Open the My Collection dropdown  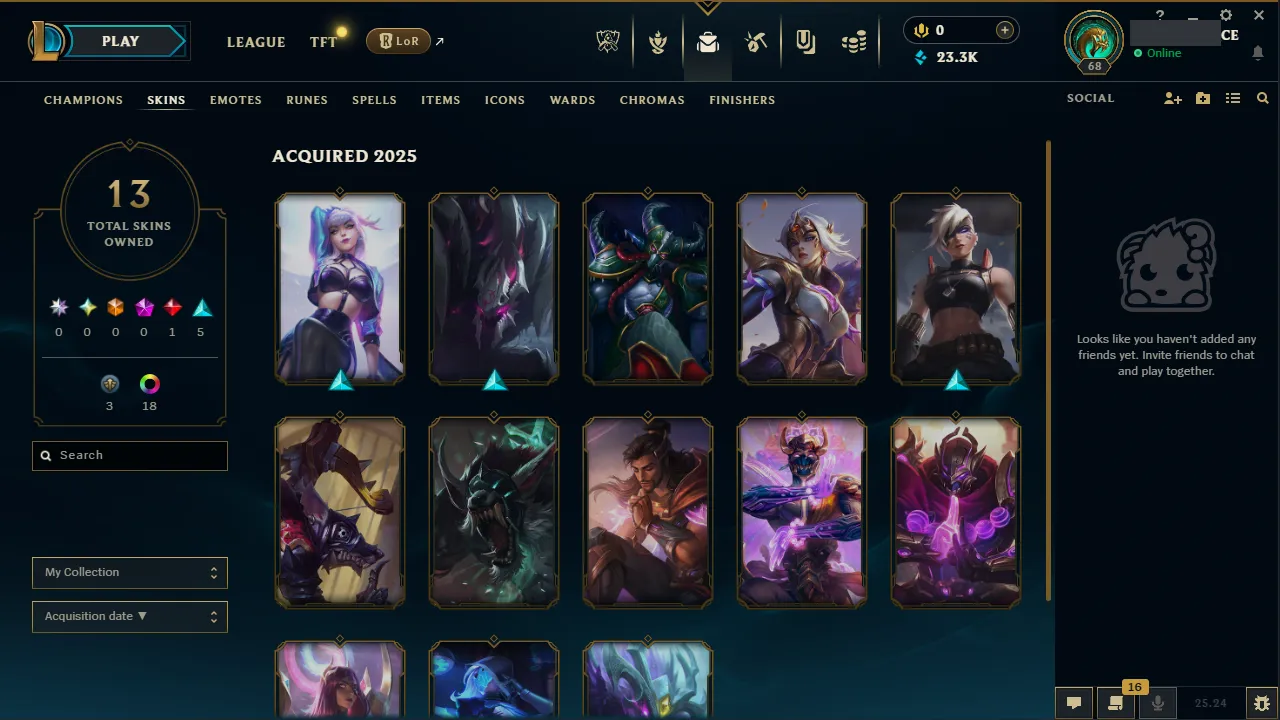(x=129, y=572)
